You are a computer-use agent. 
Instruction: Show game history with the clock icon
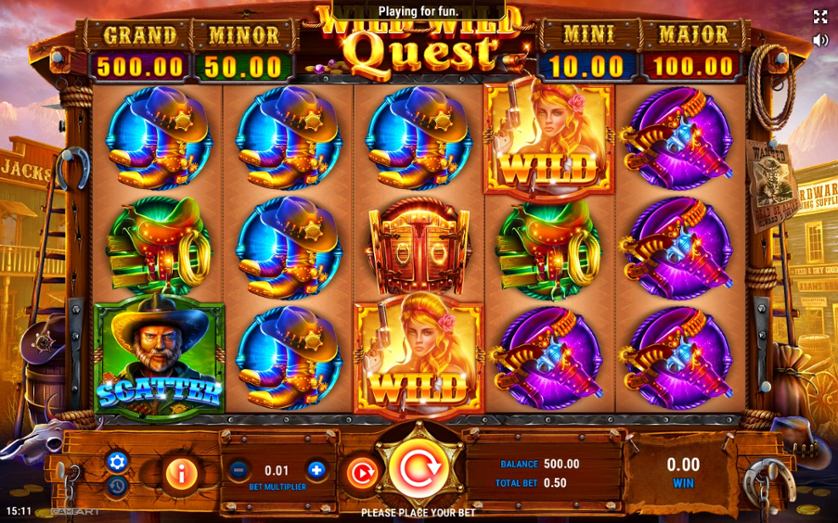(x=116, y=485)
